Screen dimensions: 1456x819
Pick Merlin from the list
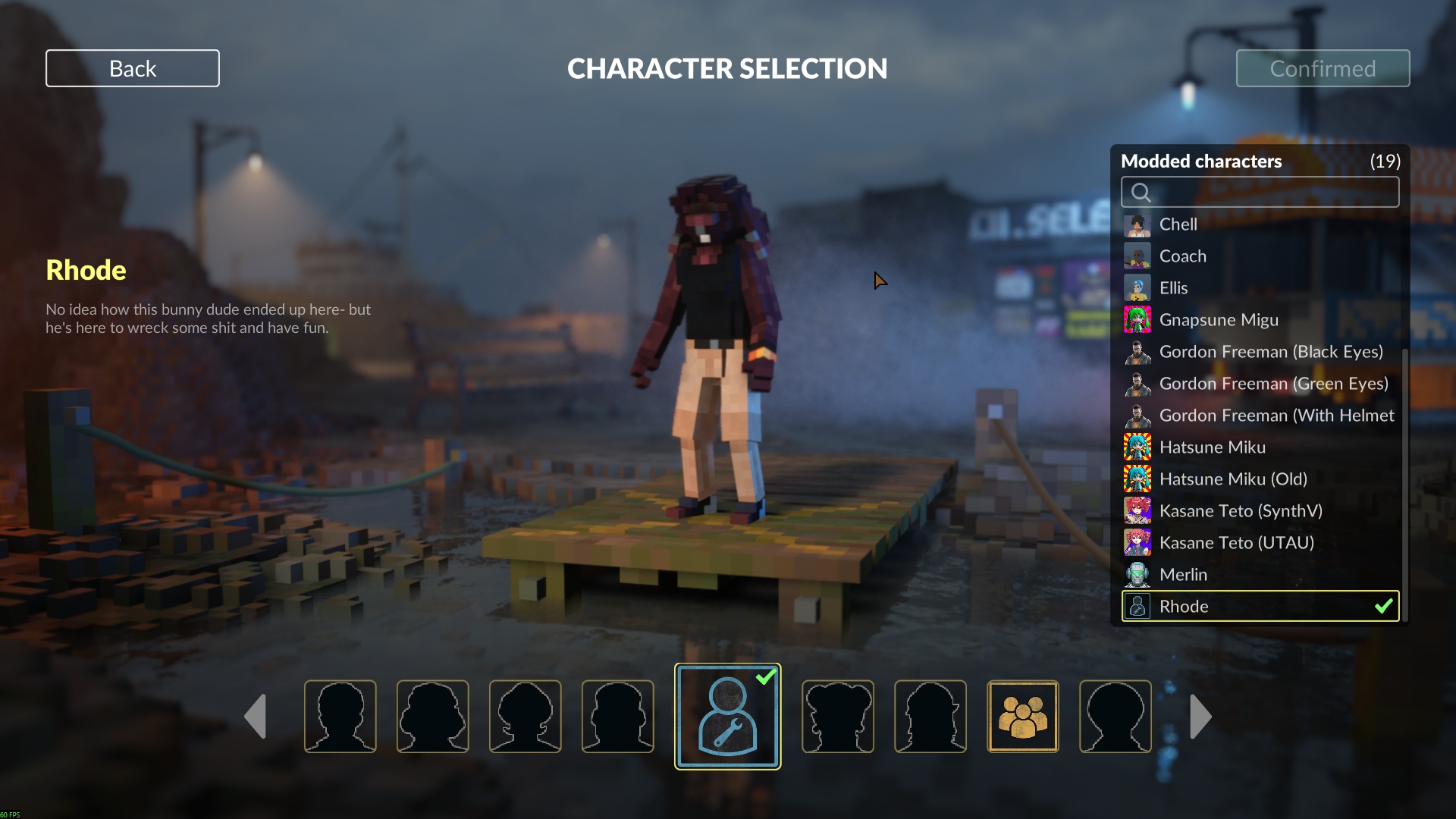tap(1183, 575)
